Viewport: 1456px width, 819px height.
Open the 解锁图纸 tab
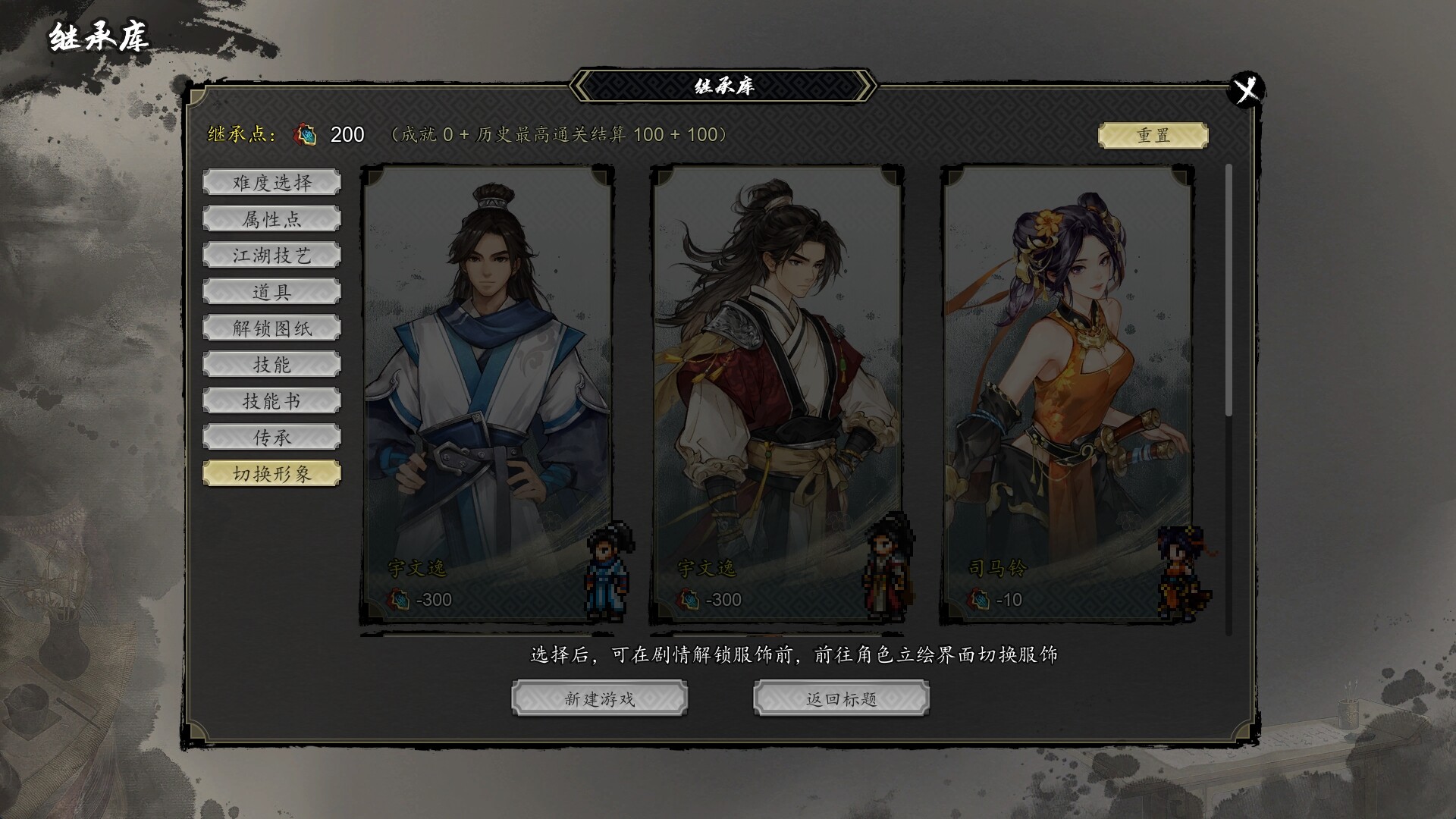click(271, 328)
